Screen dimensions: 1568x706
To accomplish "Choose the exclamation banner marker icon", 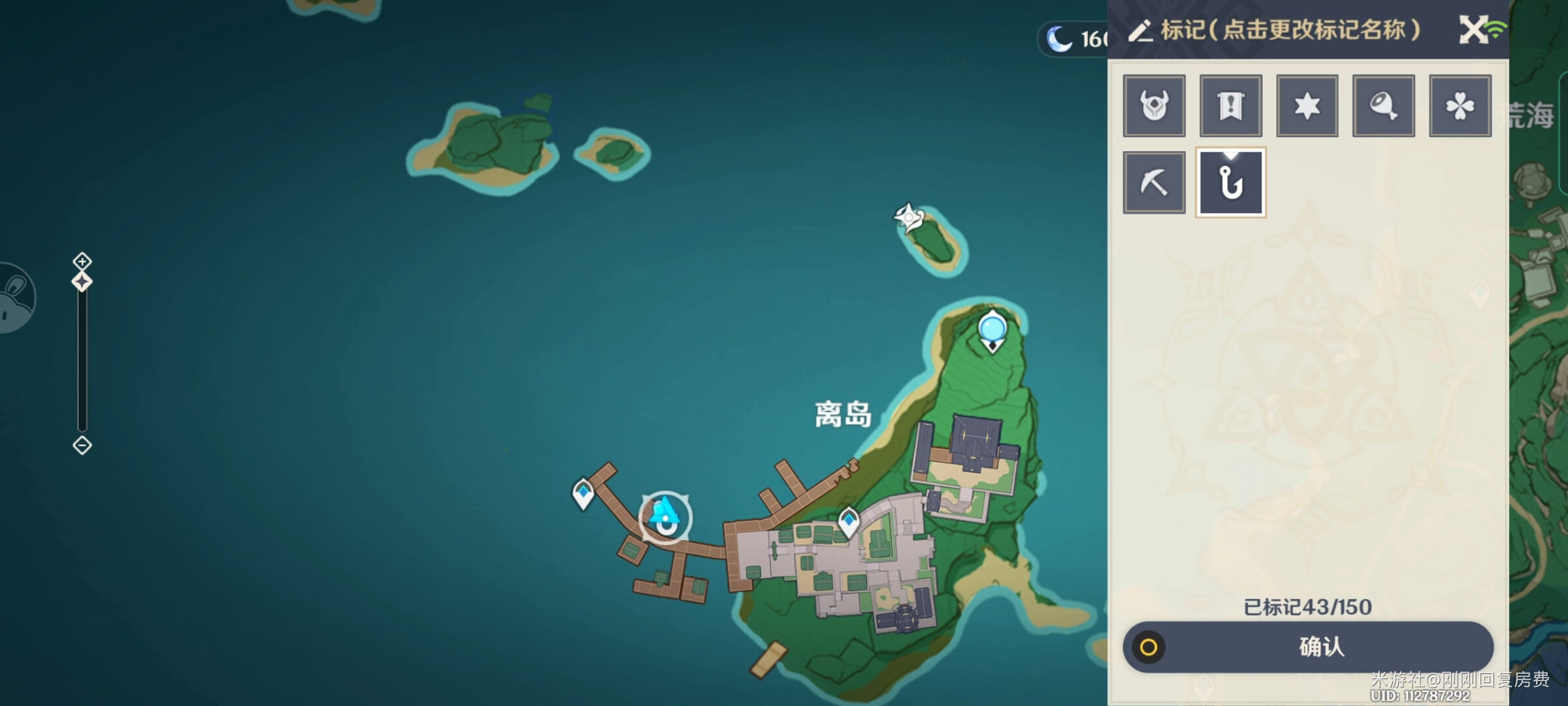I will (x=1230, y=106).
